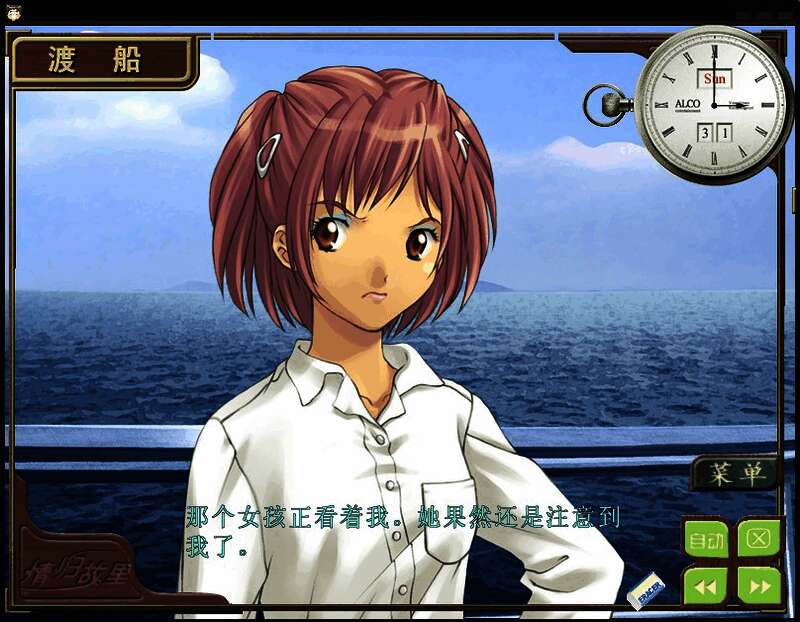Click the green X hide-text button
Image resolution: width=800 pixels, height=622 pixels.
(758, 539)
